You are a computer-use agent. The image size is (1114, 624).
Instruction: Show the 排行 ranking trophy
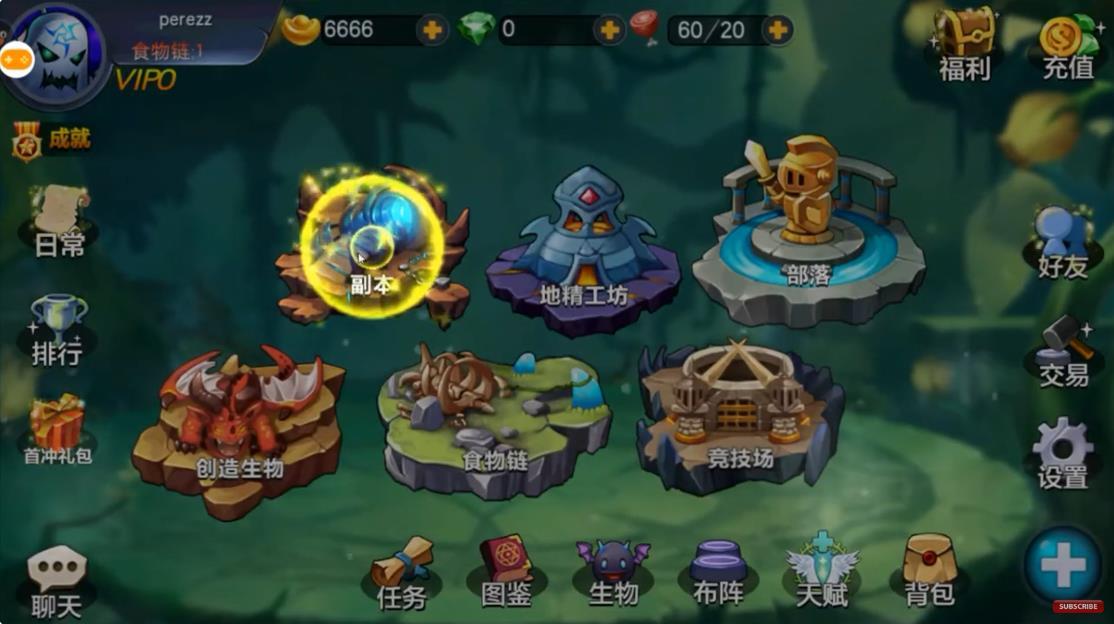tap(57, 329)
